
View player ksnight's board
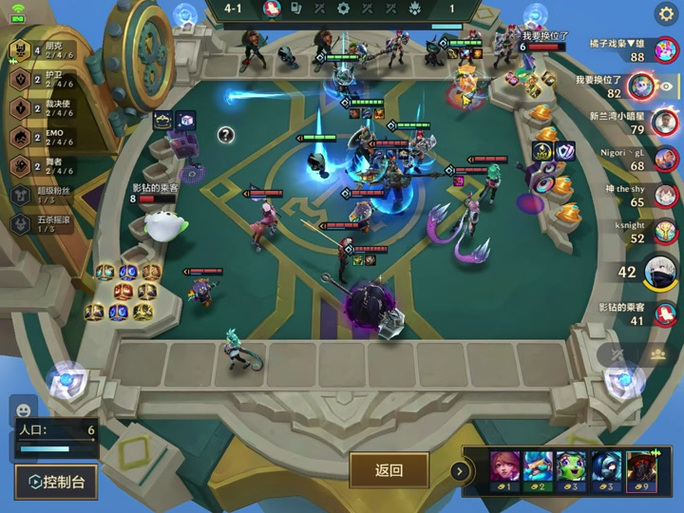(665, 232)
